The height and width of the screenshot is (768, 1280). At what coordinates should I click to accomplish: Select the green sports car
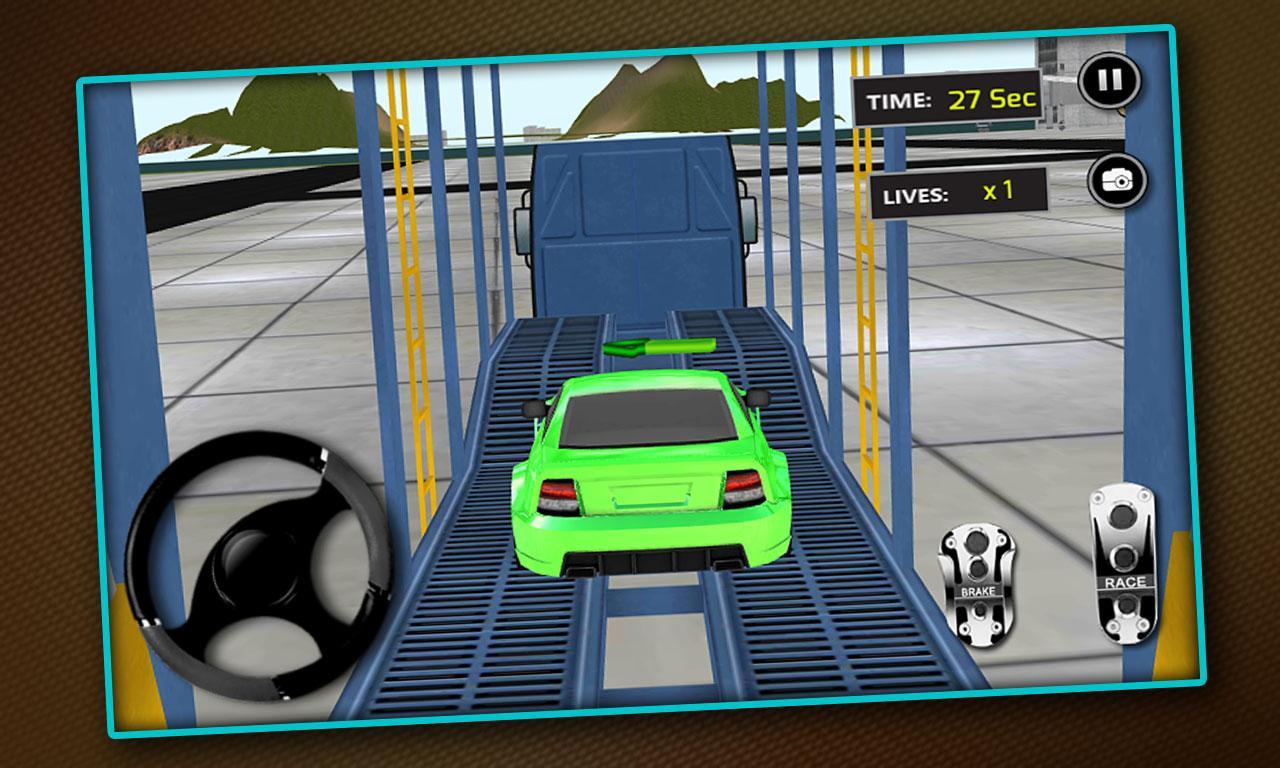(650, 470)
